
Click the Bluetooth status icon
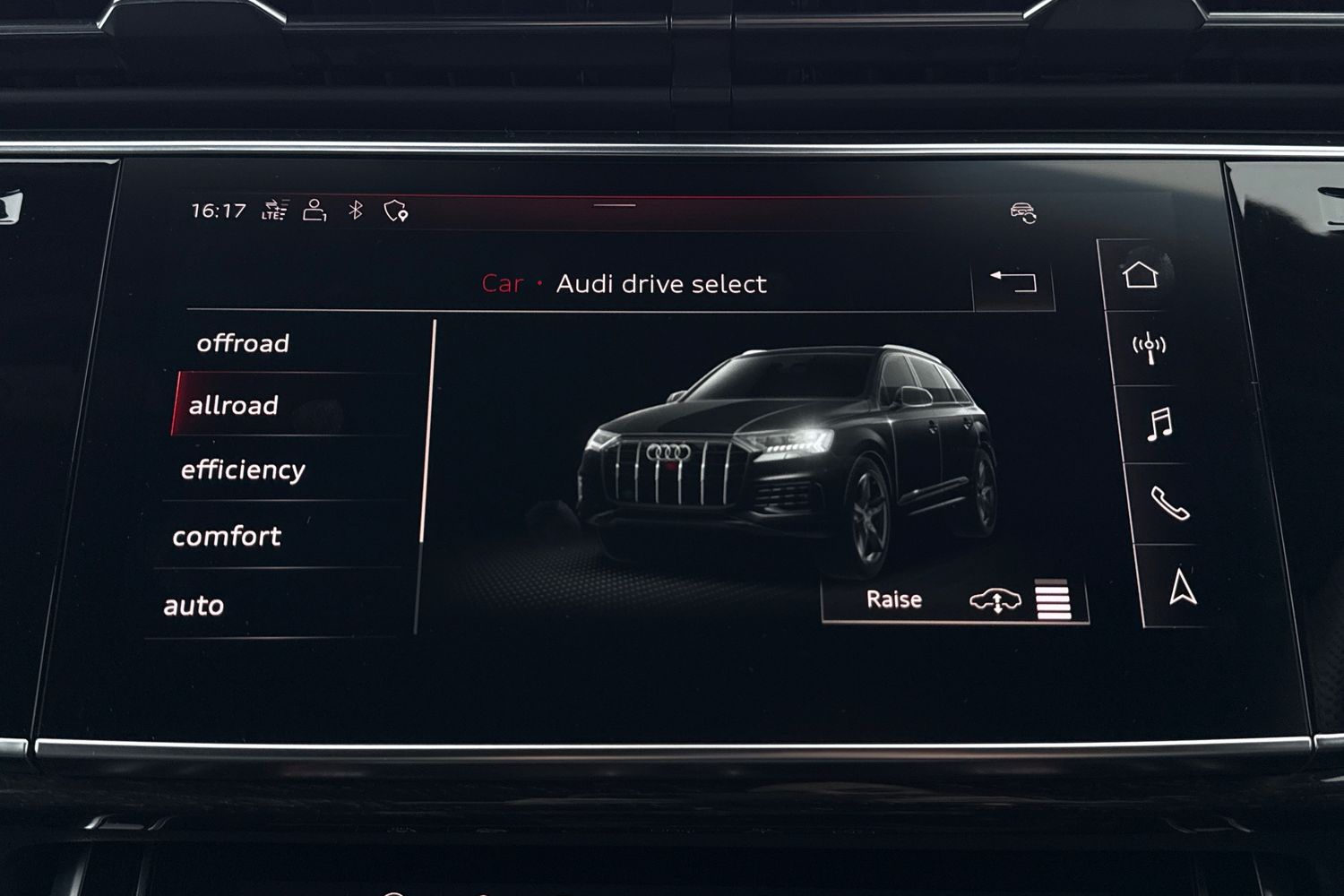coord(356,208)
